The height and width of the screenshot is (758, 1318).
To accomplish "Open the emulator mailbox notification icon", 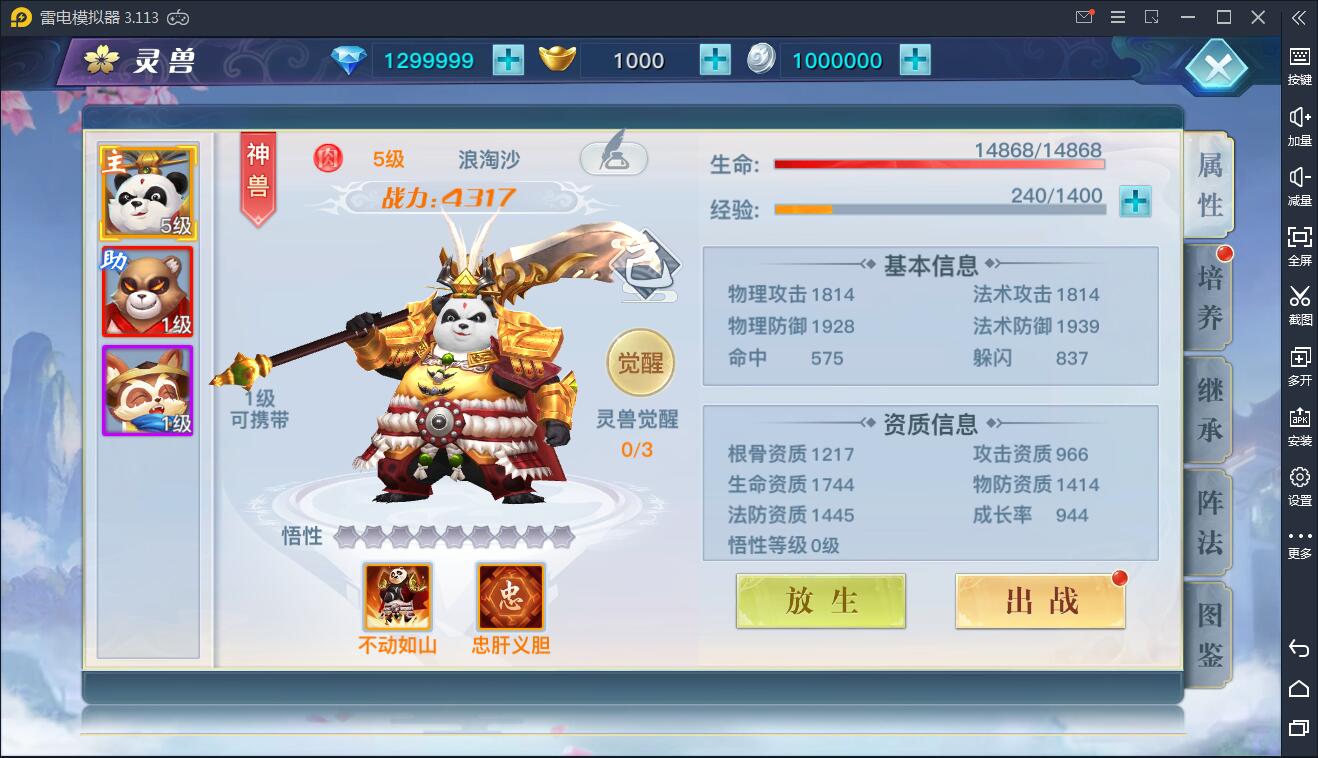I will [x=1083, y=17].
